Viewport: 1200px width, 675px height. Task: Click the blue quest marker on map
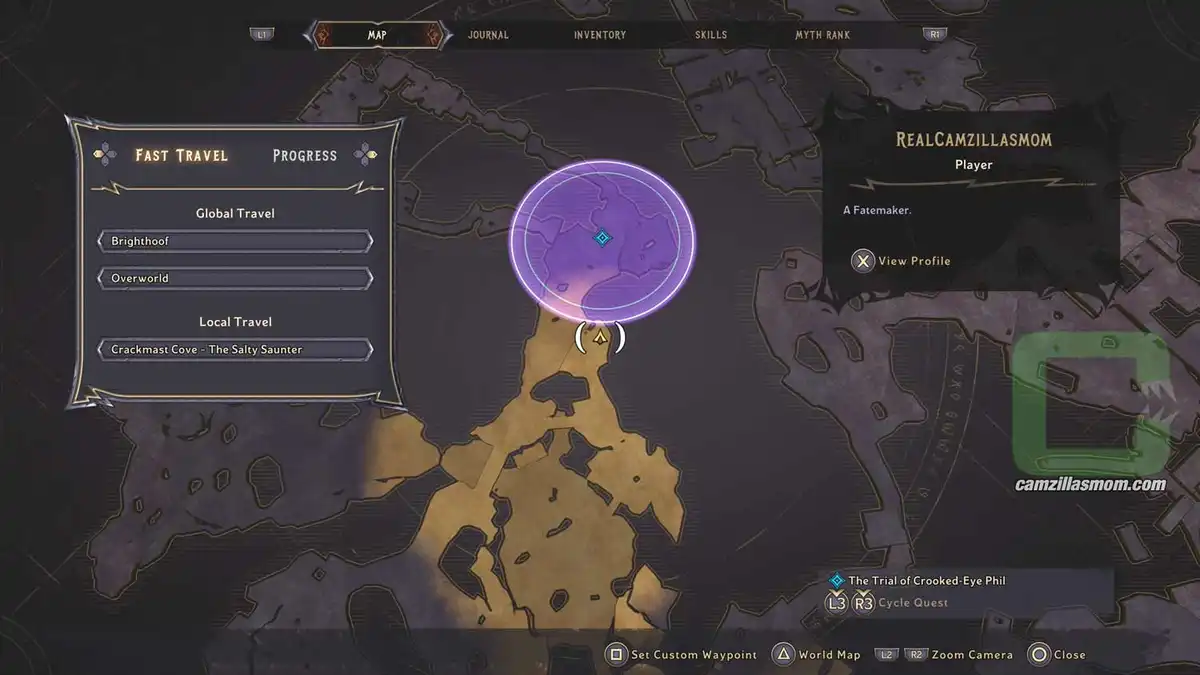point(602,238)
